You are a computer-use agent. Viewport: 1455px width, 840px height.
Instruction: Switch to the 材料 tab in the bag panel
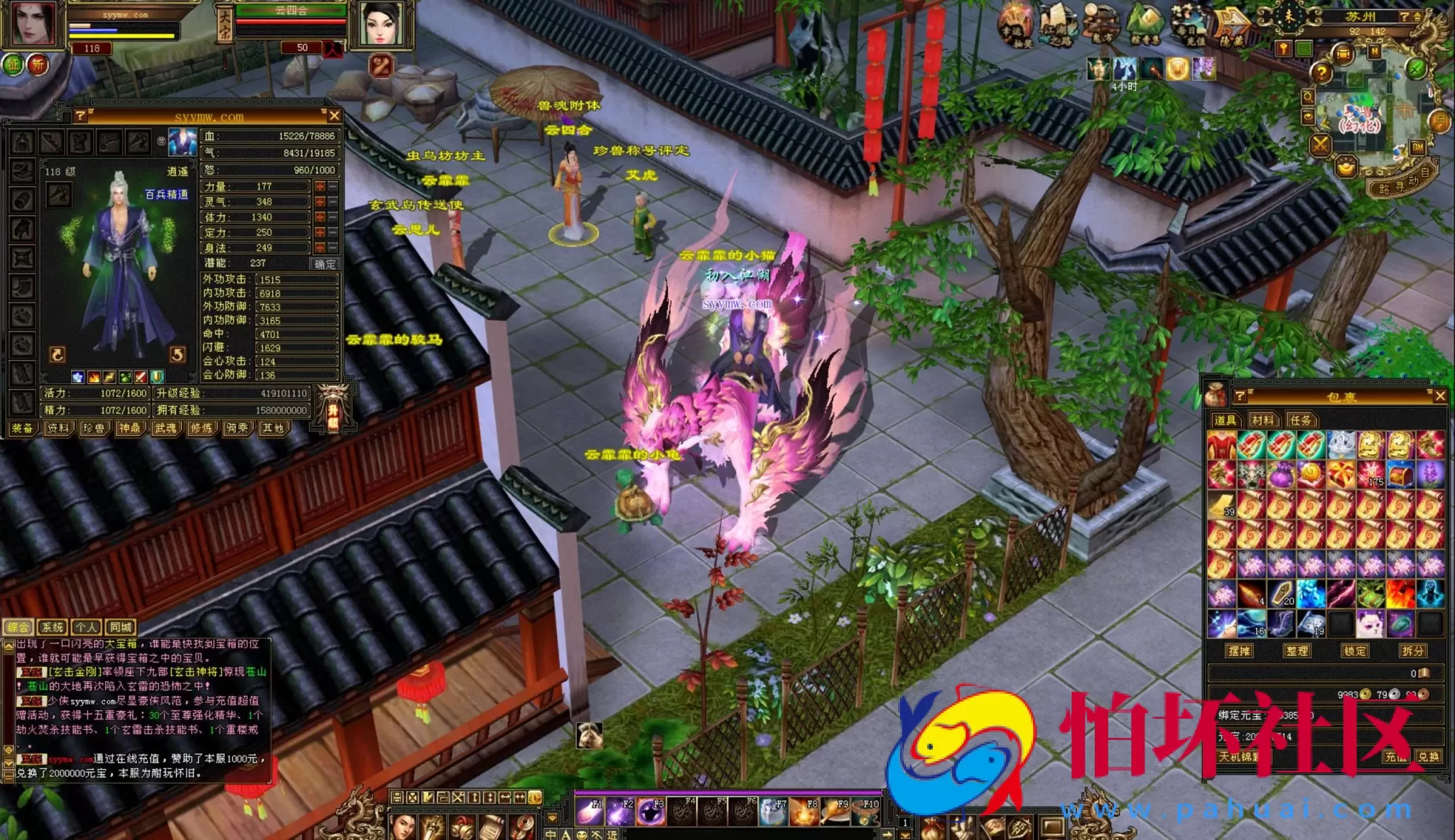click(1265, 420)
